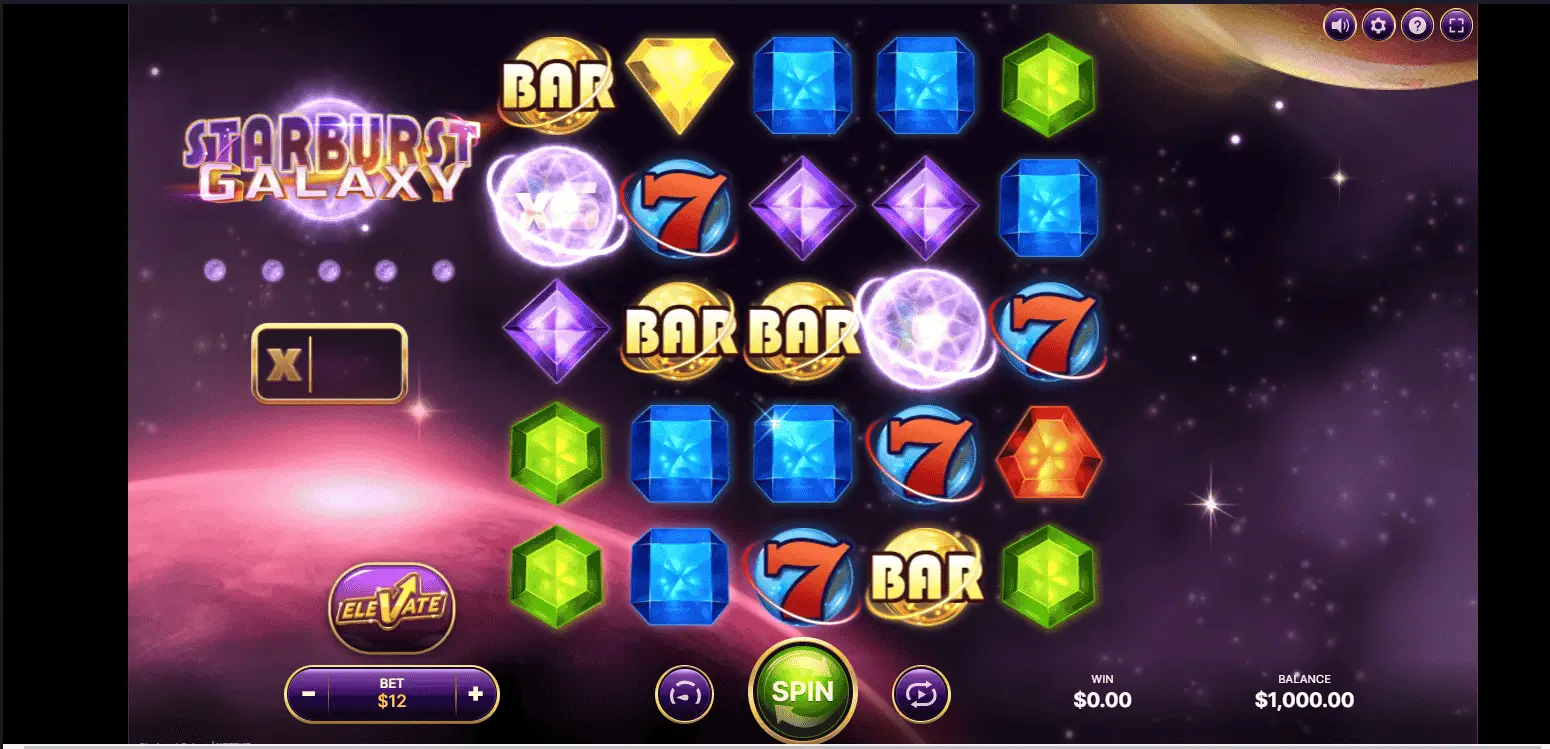Switch to fullscreen mode
This screenshot has height=749, width=1550.
tap(1456, 25)
